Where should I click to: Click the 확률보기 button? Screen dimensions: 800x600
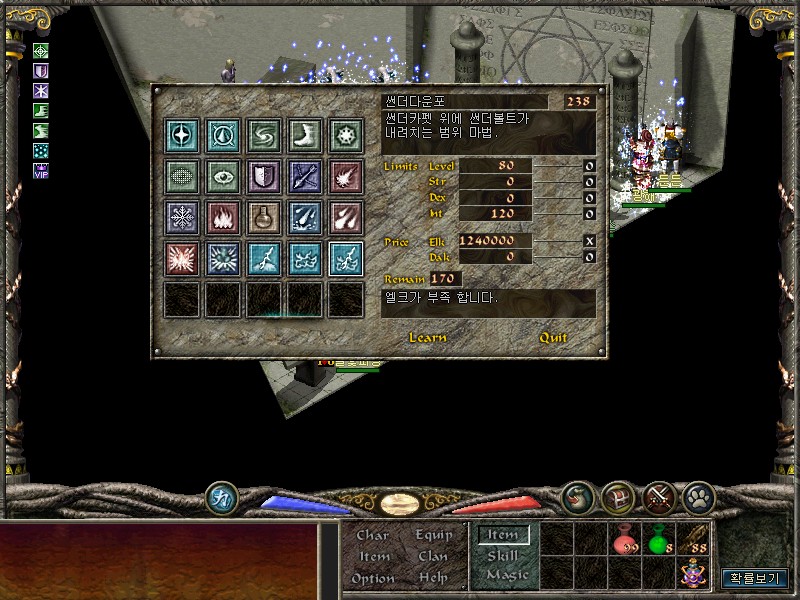click(x=755, y=578)
